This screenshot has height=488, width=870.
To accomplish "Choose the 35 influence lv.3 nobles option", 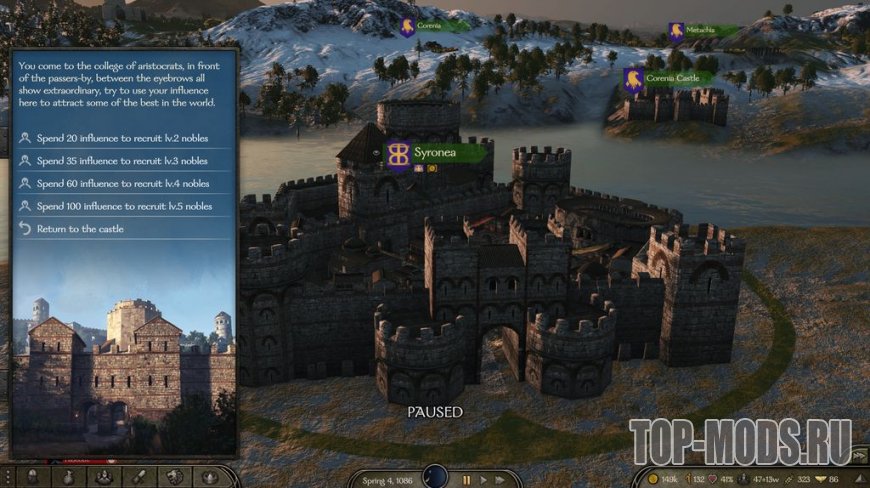I will (122, 161).
